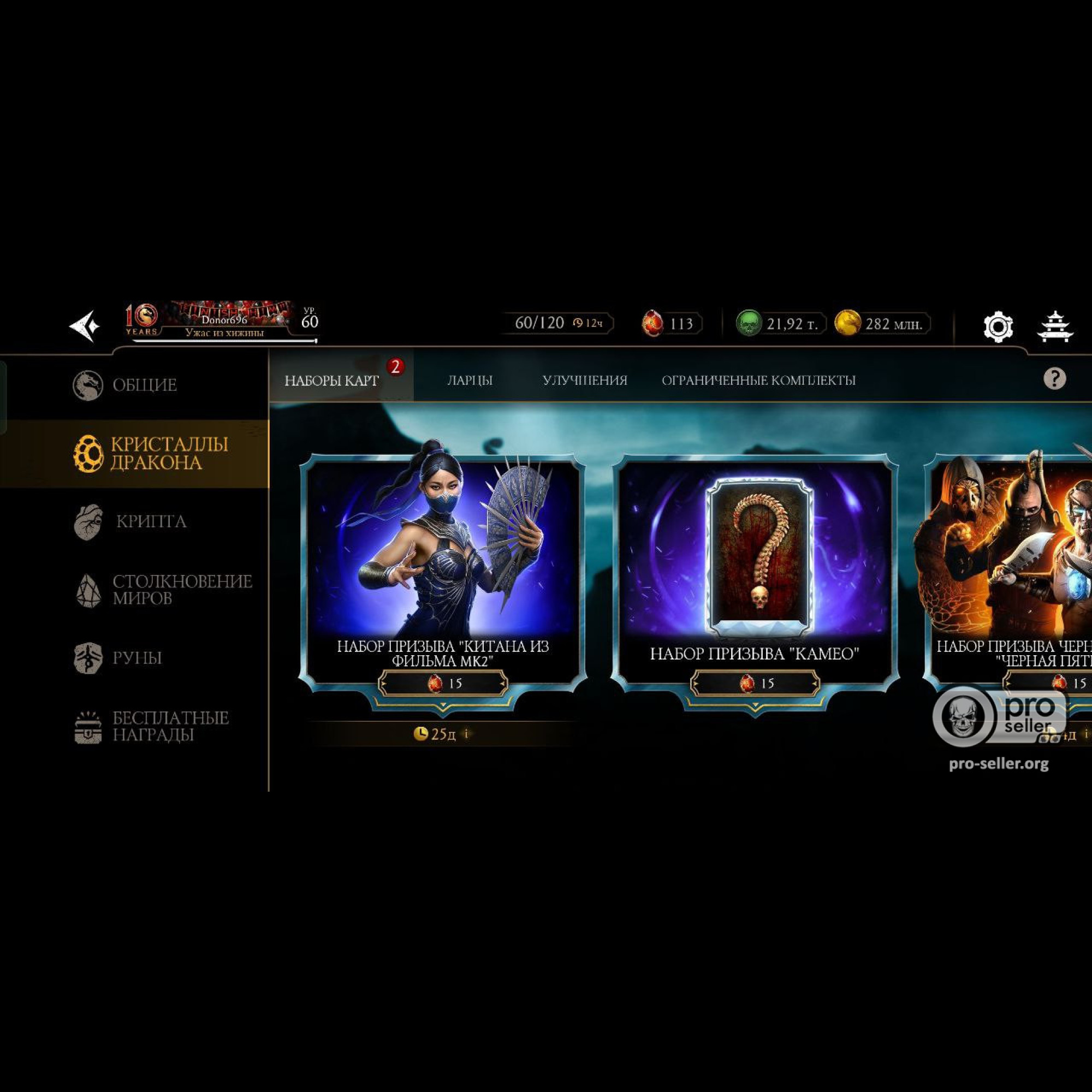The image size is (1092, 1092).
Task: Buy the Камео pack for 15 crystals
Action: 755,684
